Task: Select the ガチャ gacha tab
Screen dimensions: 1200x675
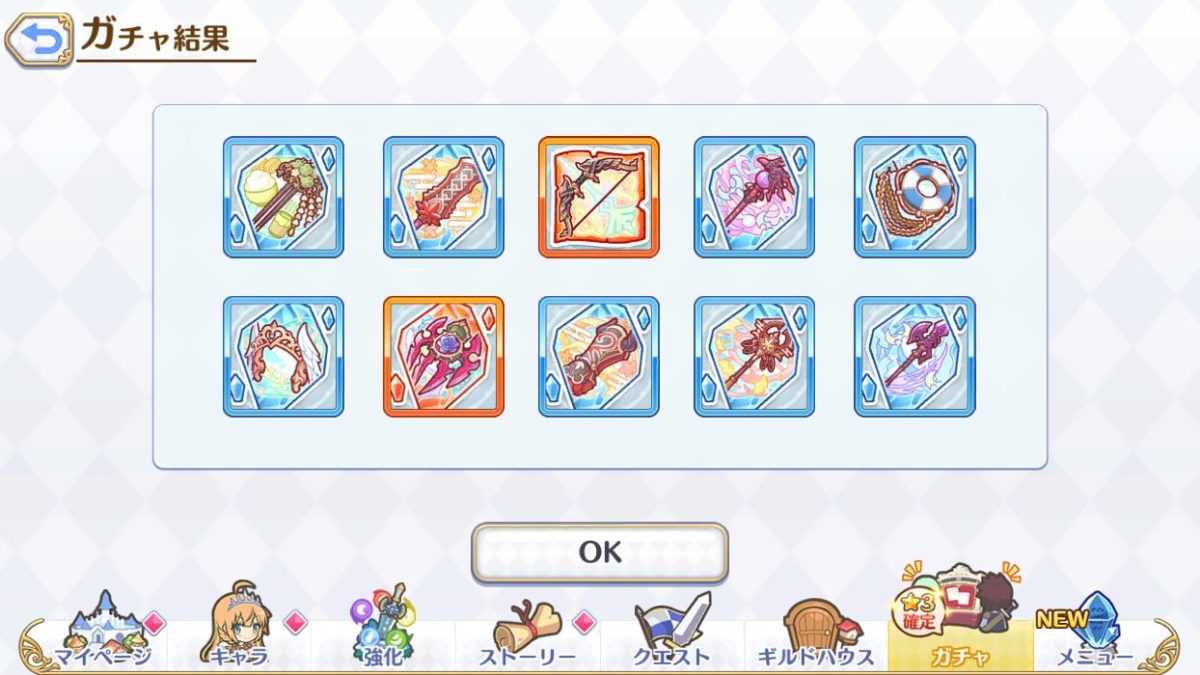Action: point(959,630)
